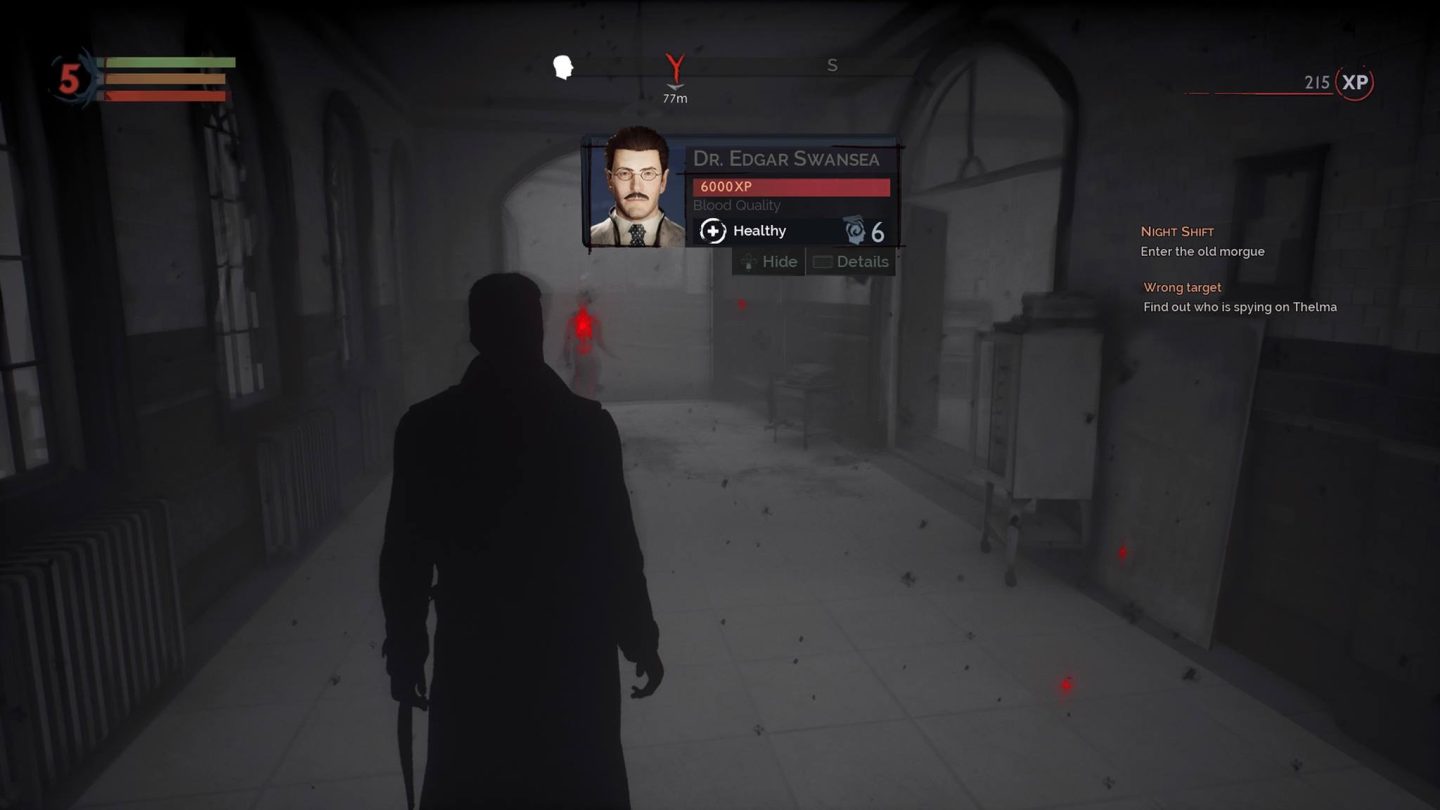Screen dimensions: 1440x810
Task: Select the Wrong target quest entry
Action: point(1182,287)
